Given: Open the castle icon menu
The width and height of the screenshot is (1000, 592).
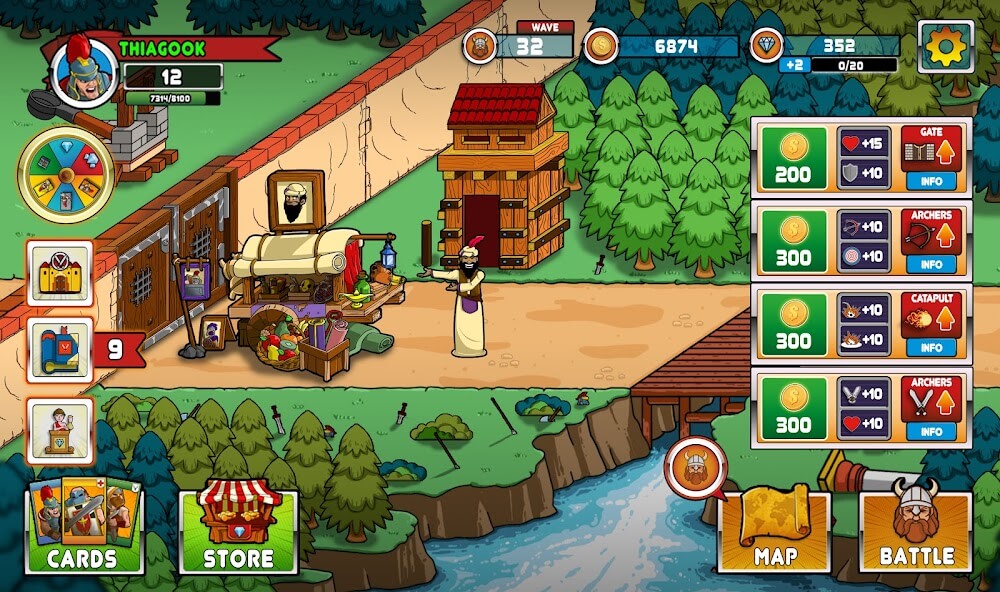Looking at the screenshot, I should coord(60,273).
